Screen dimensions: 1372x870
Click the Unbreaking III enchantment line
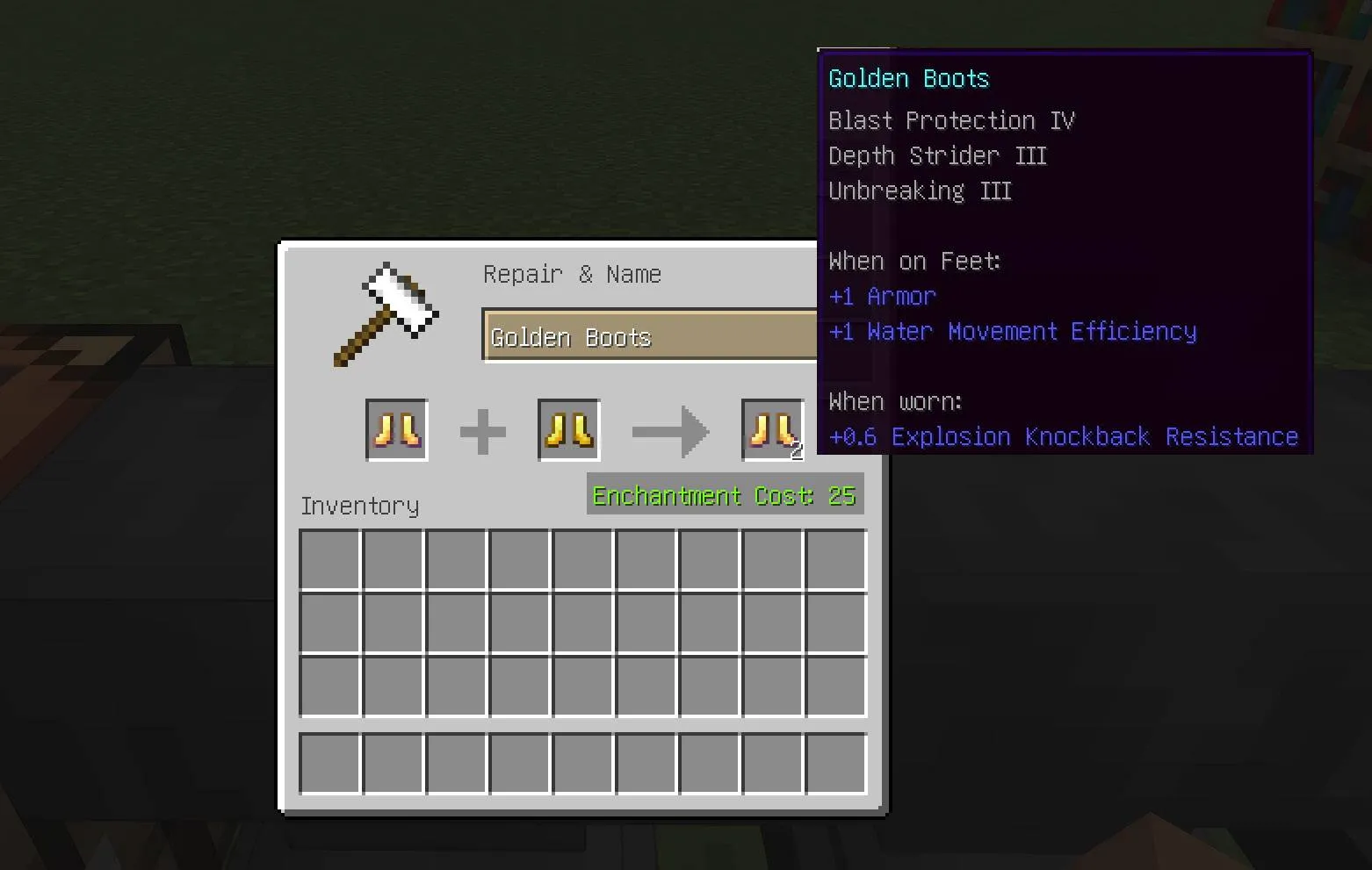(920, 191)
